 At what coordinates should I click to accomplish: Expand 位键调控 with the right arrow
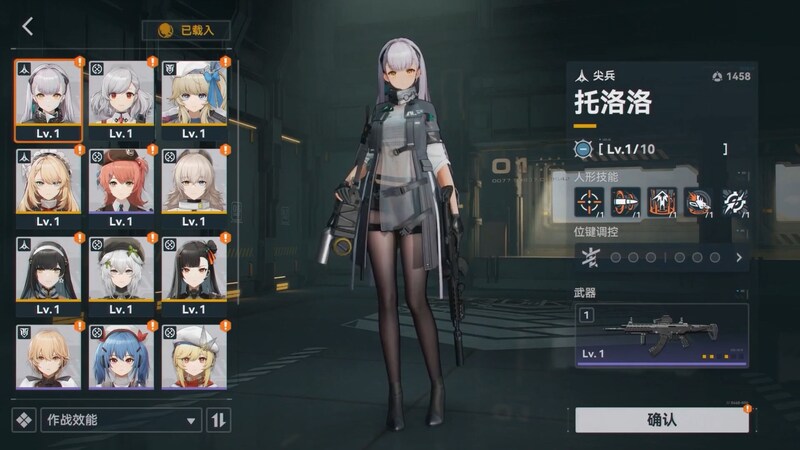click(739, 257)
